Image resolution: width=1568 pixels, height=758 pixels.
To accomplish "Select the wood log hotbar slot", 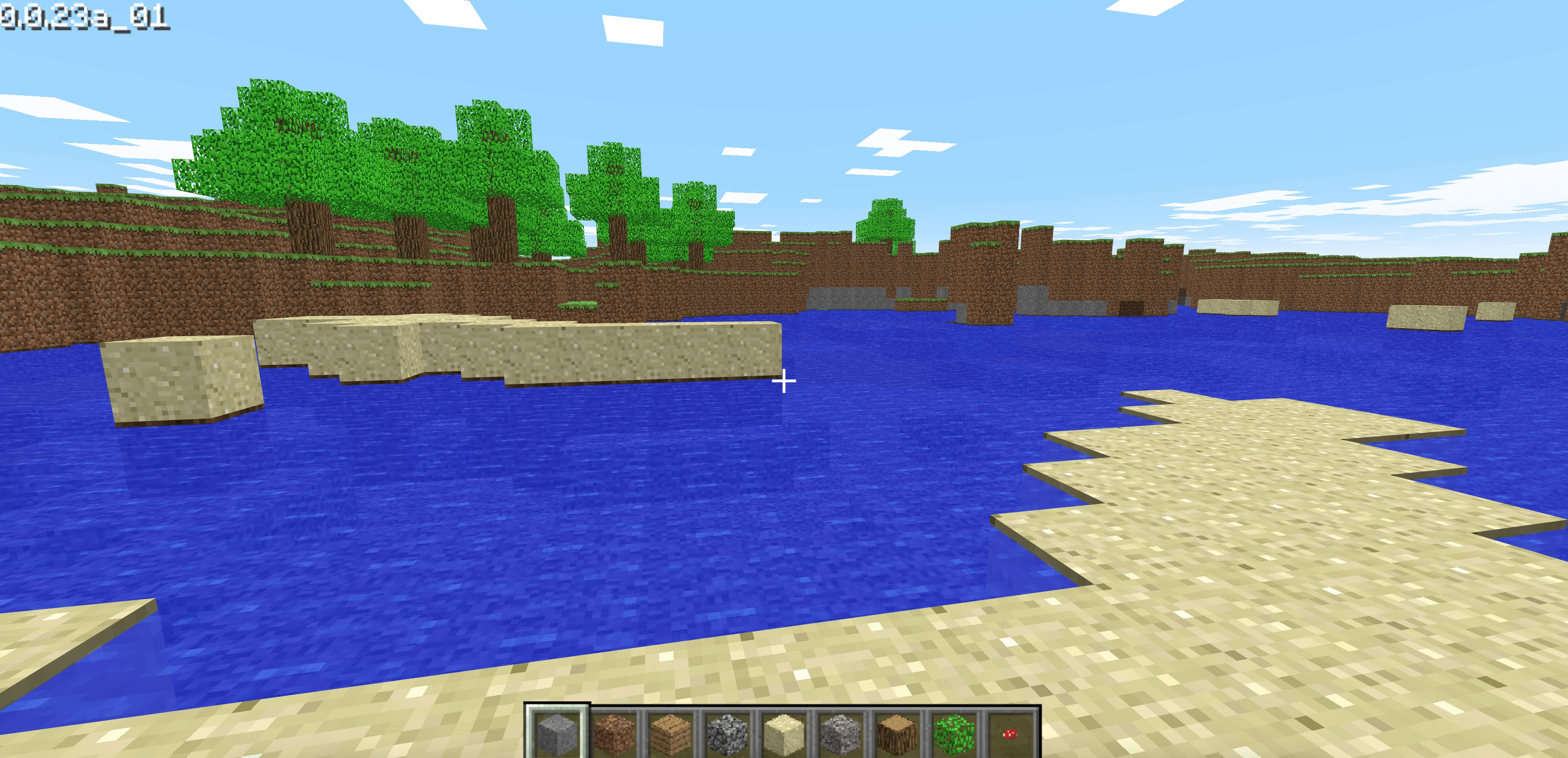I will coord(896,733).
